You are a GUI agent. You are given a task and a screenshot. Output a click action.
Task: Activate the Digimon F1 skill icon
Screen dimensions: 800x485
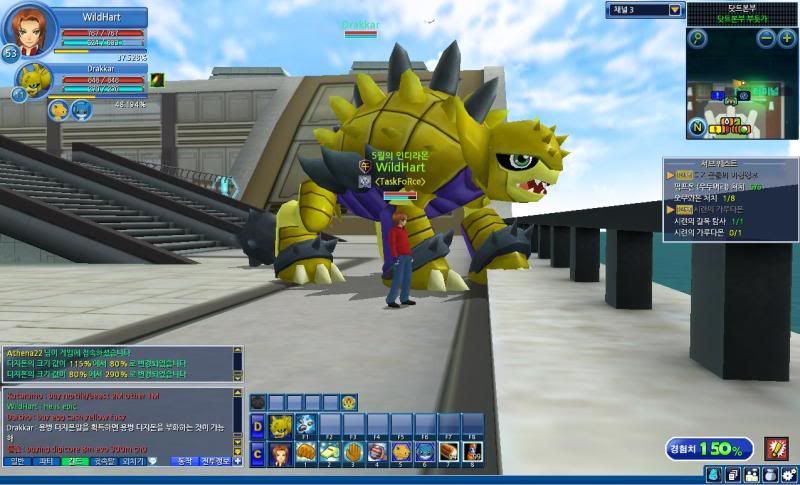click(x=304, y=426)
